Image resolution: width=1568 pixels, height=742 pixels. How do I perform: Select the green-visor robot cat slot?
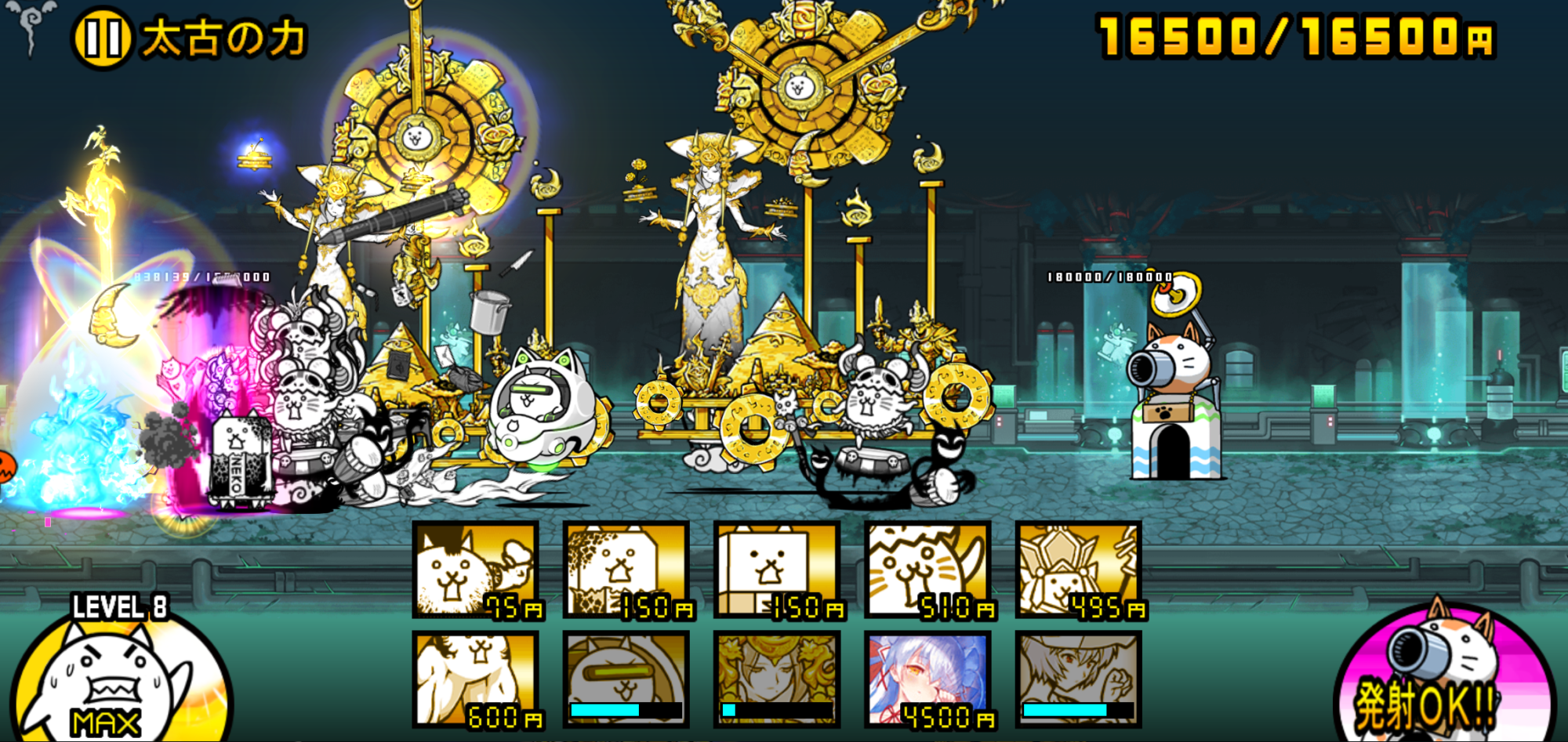[626, 679]
